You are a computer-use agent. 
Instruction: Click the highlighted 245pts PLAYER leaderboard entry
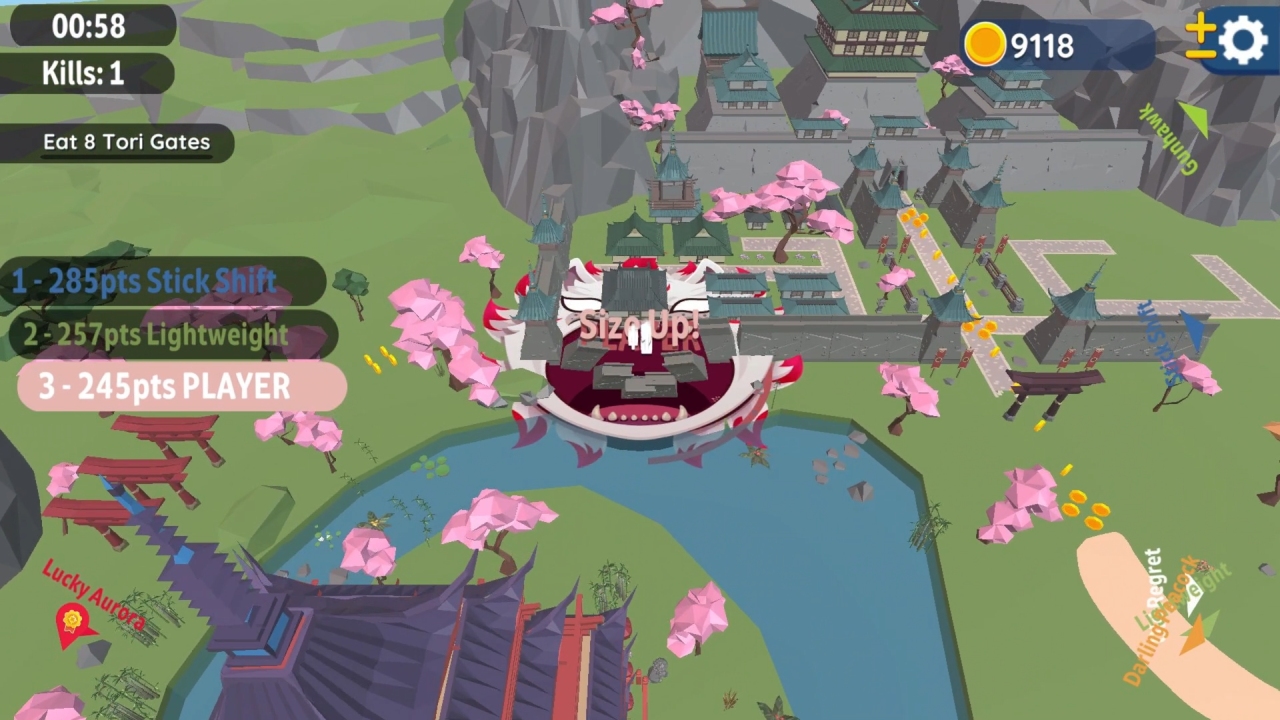pyautogui.click(x=165, y=386)
